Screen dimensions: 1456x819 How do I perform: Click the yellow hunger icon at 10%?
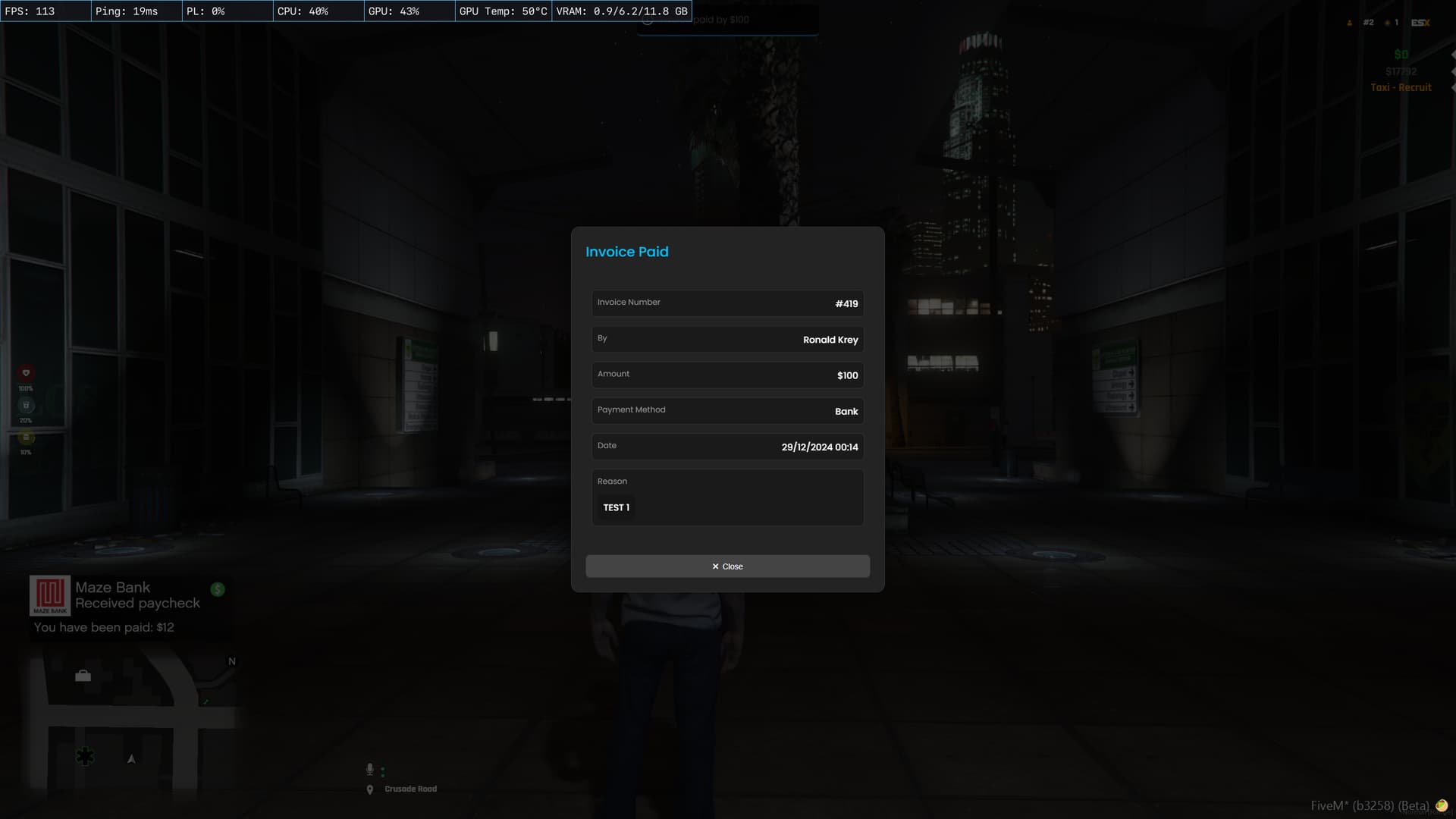[x=26, y=438]
